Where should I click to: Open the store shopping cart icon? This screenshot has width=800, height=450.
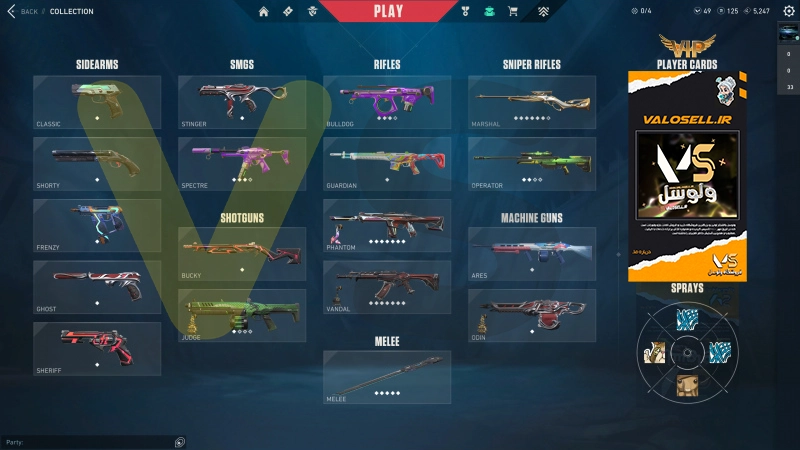(x=513, y=12)
